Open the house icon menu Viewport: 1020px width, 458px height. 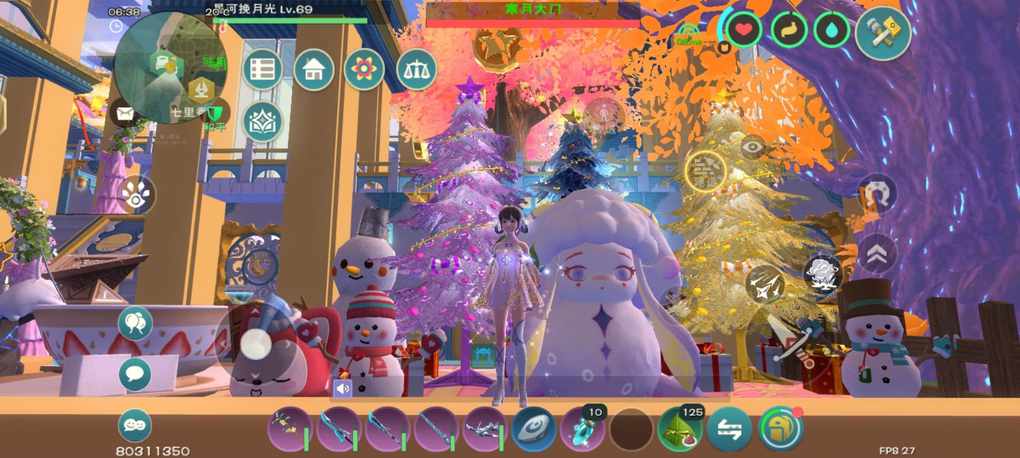tap(313, 69)
